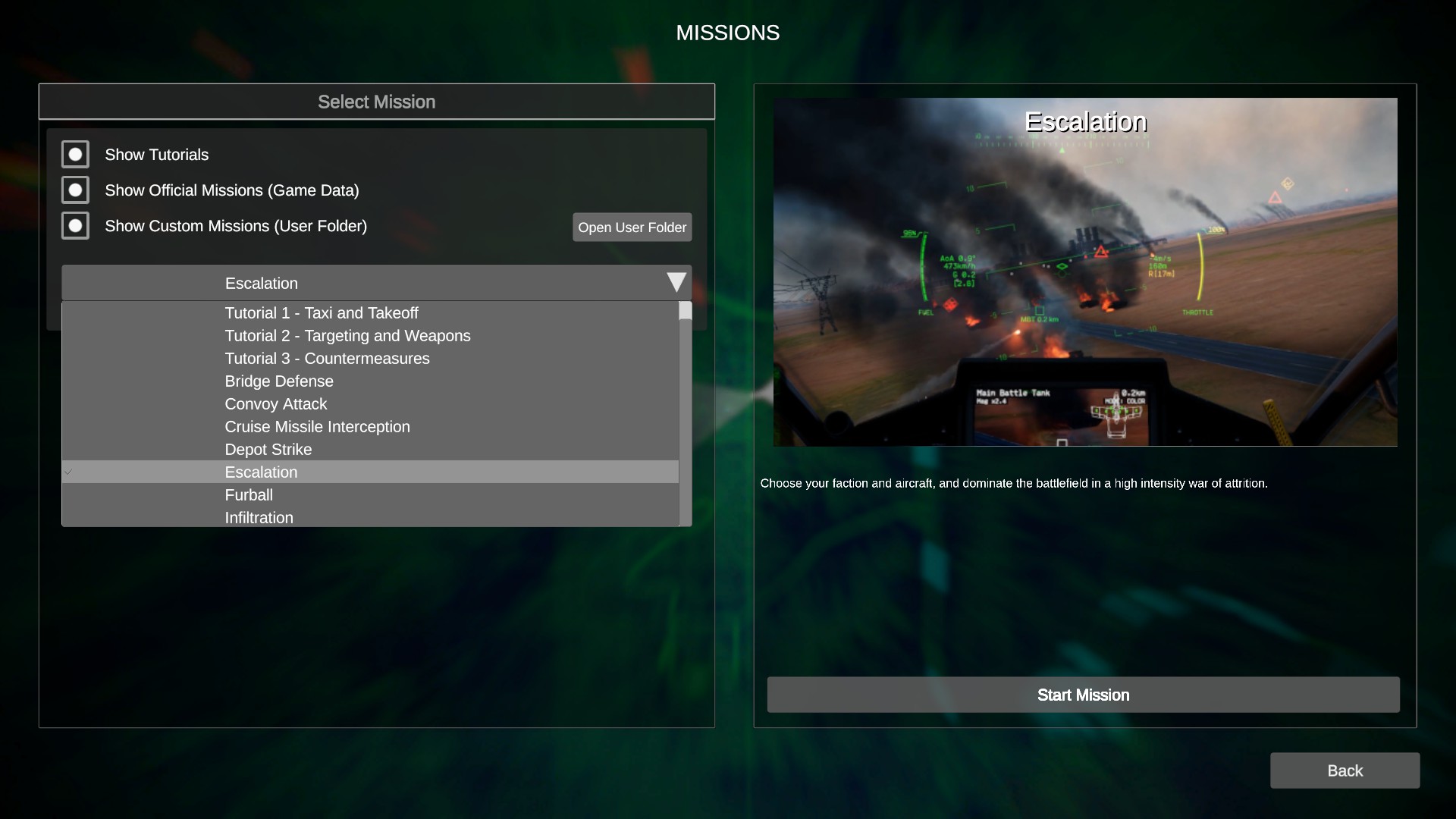Open the mission selection dropdown arrow

[x=676, y=282]
